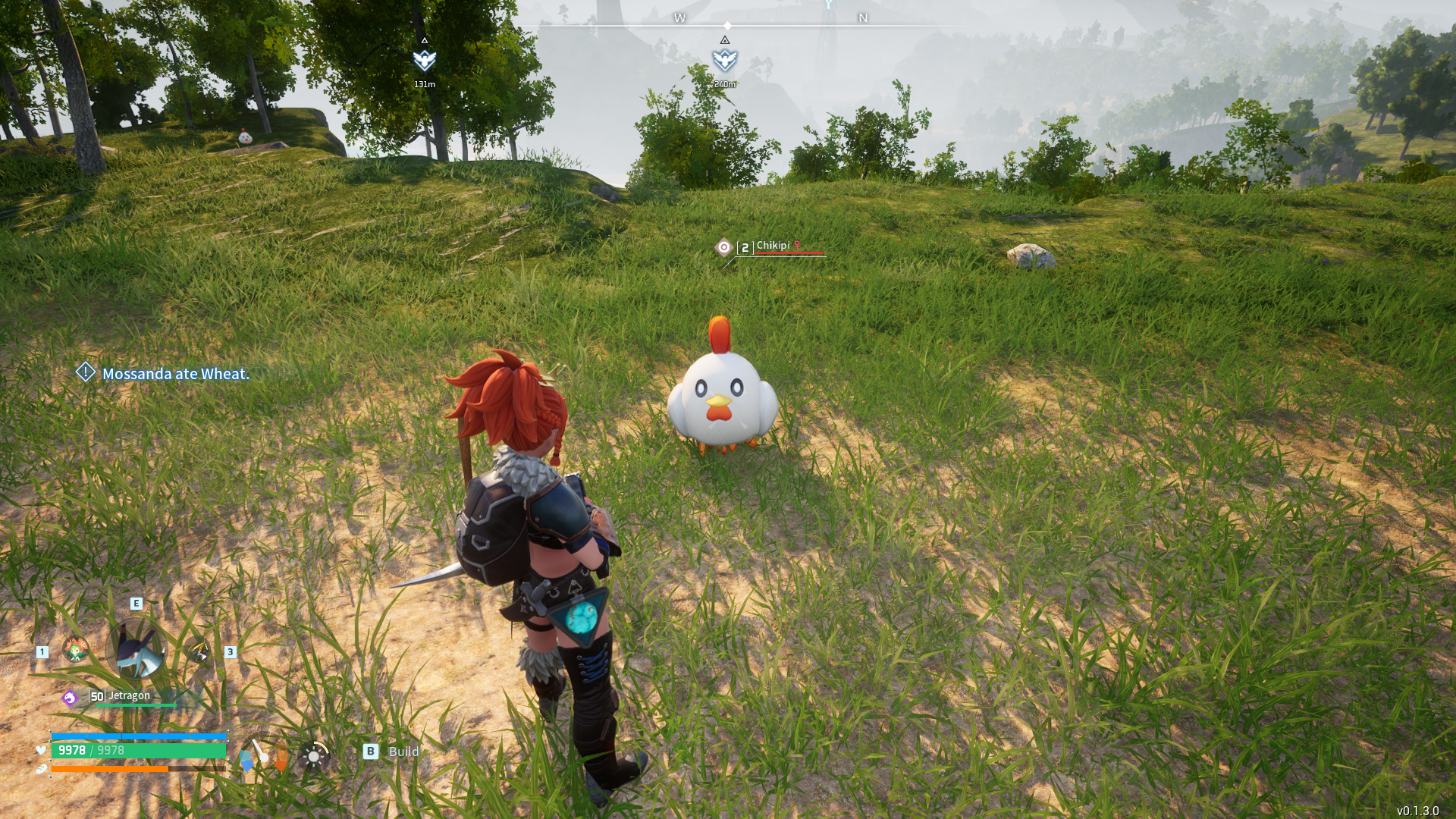Click the Mossanda ate Wheat notification

click(x=174, y=374)
